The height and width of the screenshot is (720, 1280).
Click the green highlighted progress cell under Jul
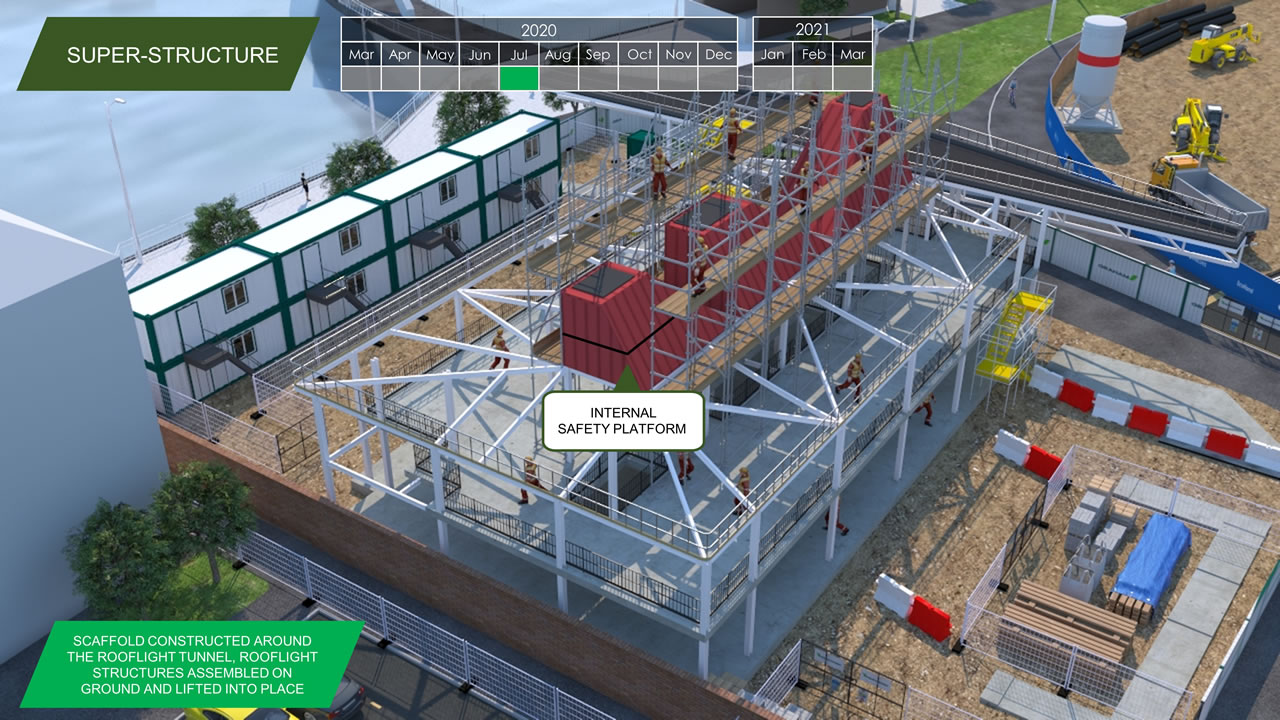519,78
